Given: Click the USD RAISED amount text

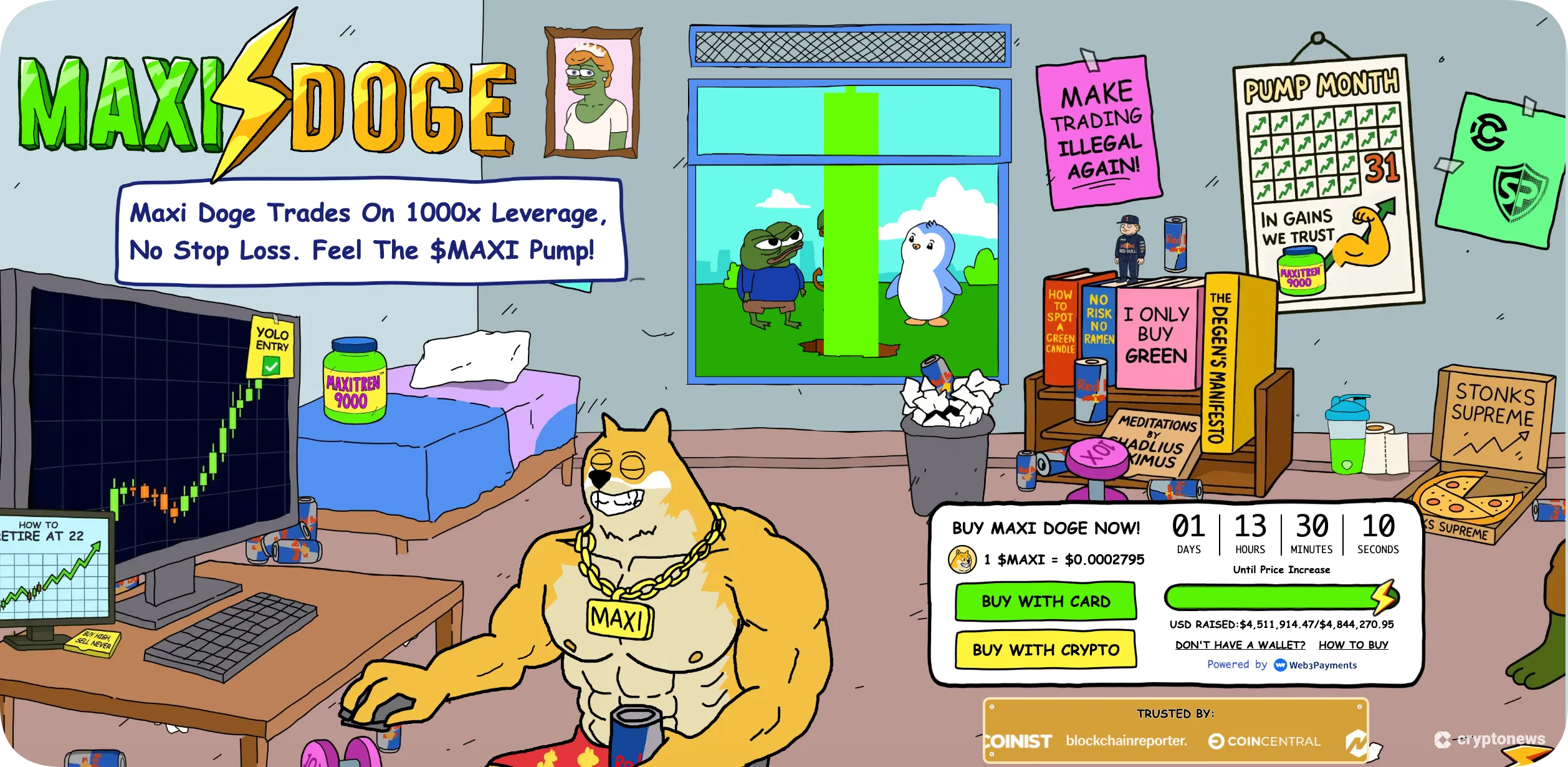Looking at the screenshot, I should (x=1281, y=624).
